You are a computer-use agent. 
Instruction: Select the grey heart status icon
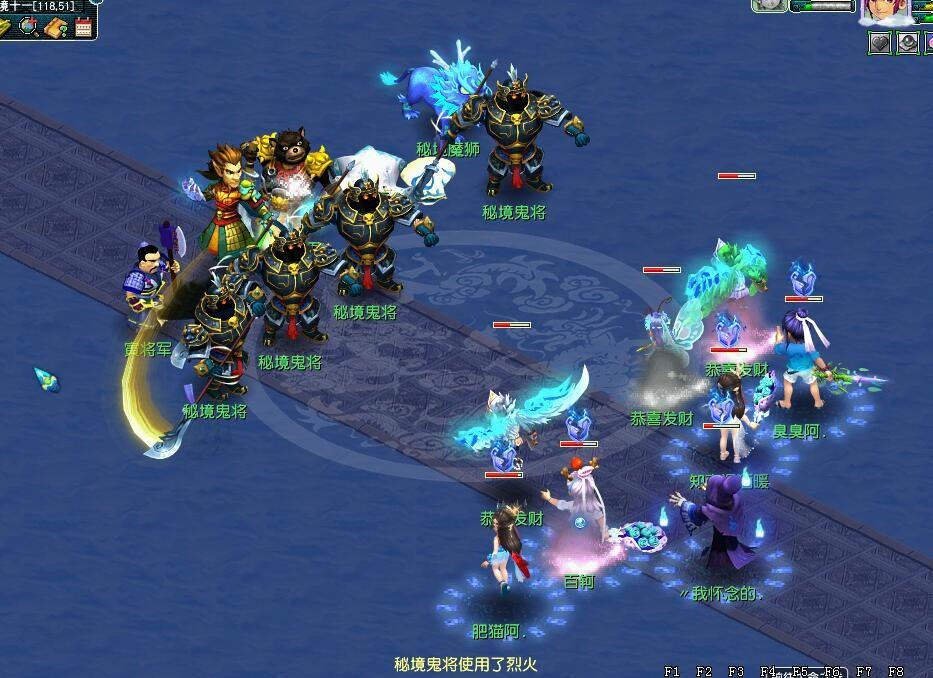(x=879, y=43)
